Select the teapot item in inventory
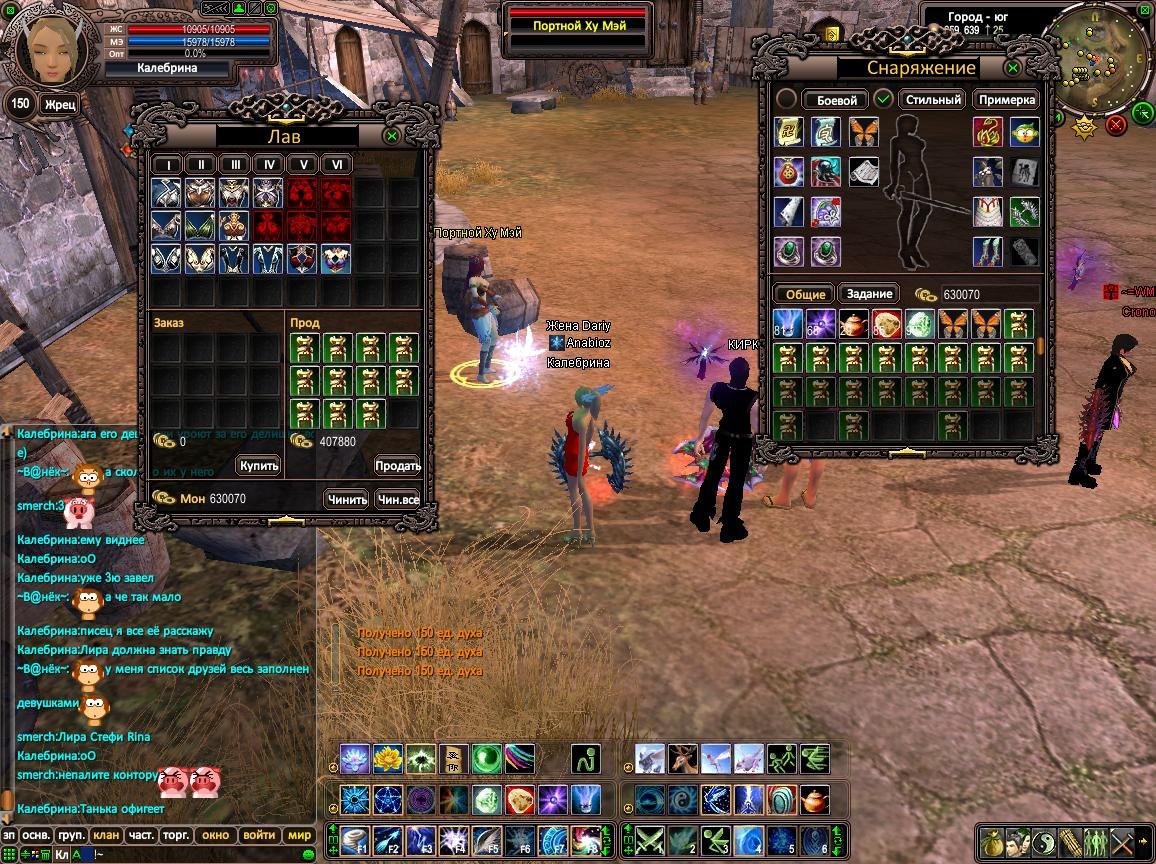 [x=853, y=323]
